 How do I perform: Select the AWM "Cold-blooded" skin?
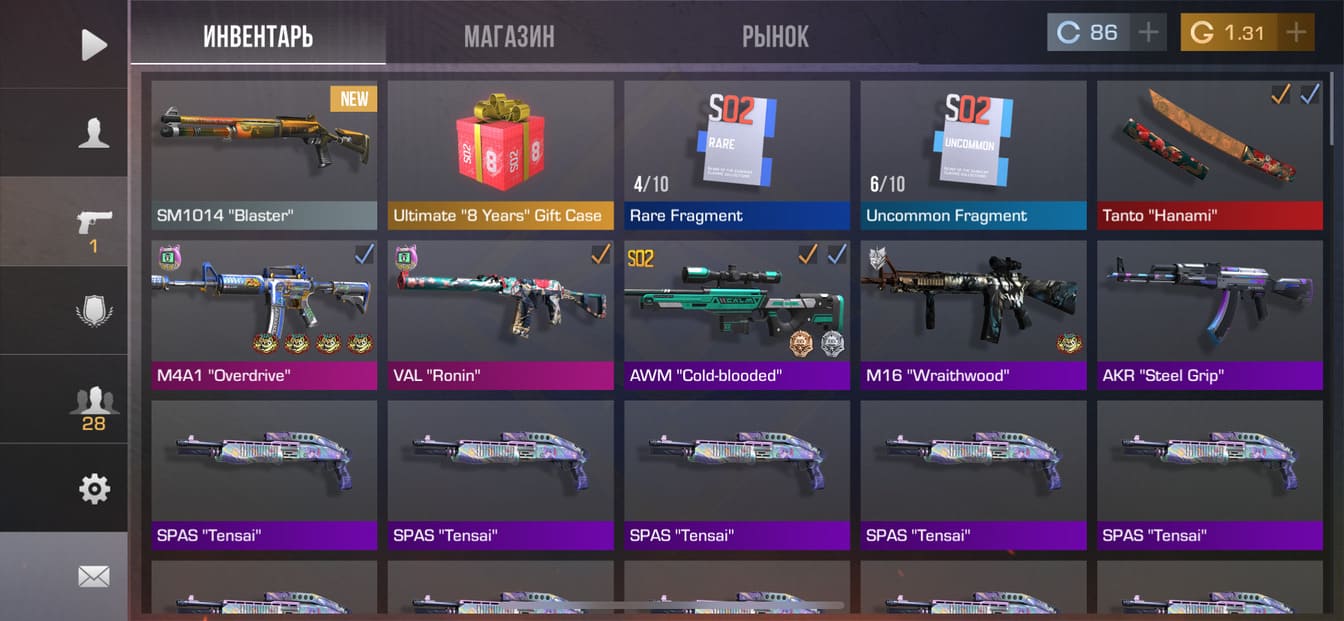[737, 315]
